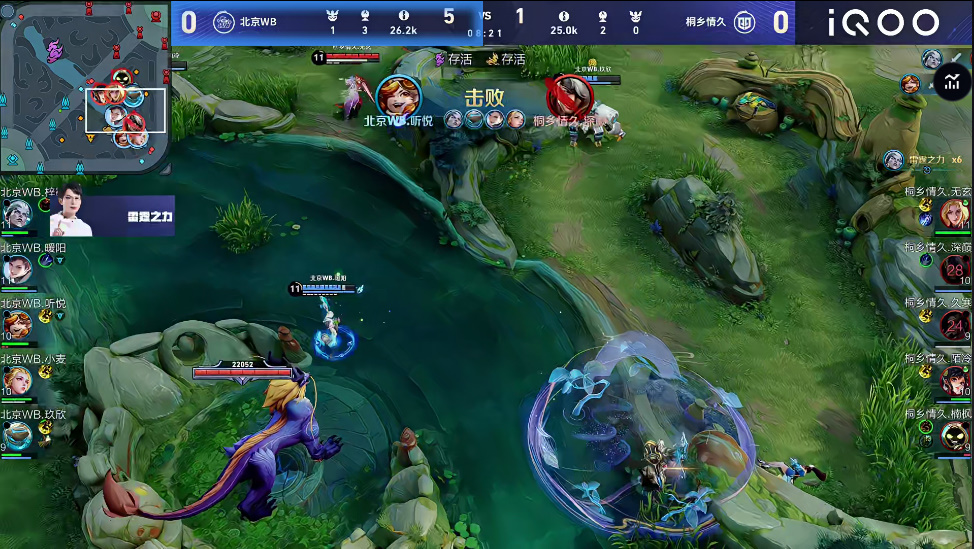Click the 桐乡情久 team logo
Screen dimensions: 974x549
[745, 22]
